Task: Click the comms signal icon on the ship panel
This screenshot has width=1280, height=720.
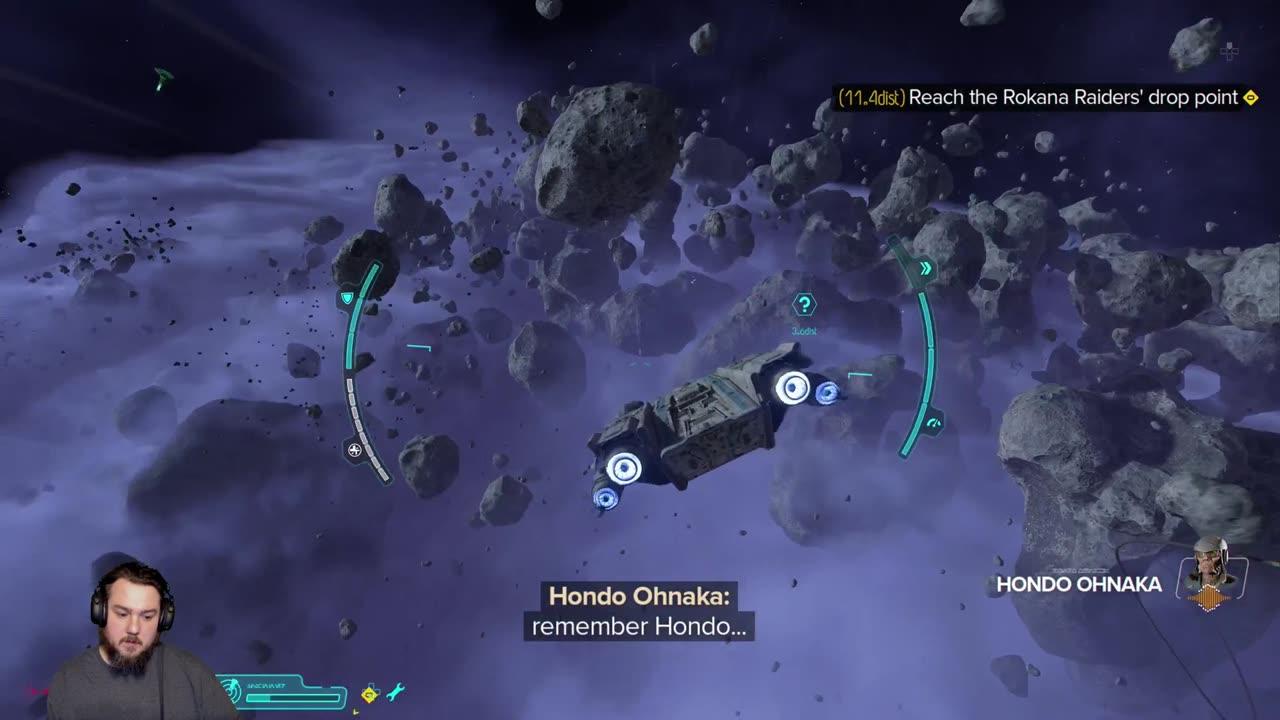Action: click(231, 689)
